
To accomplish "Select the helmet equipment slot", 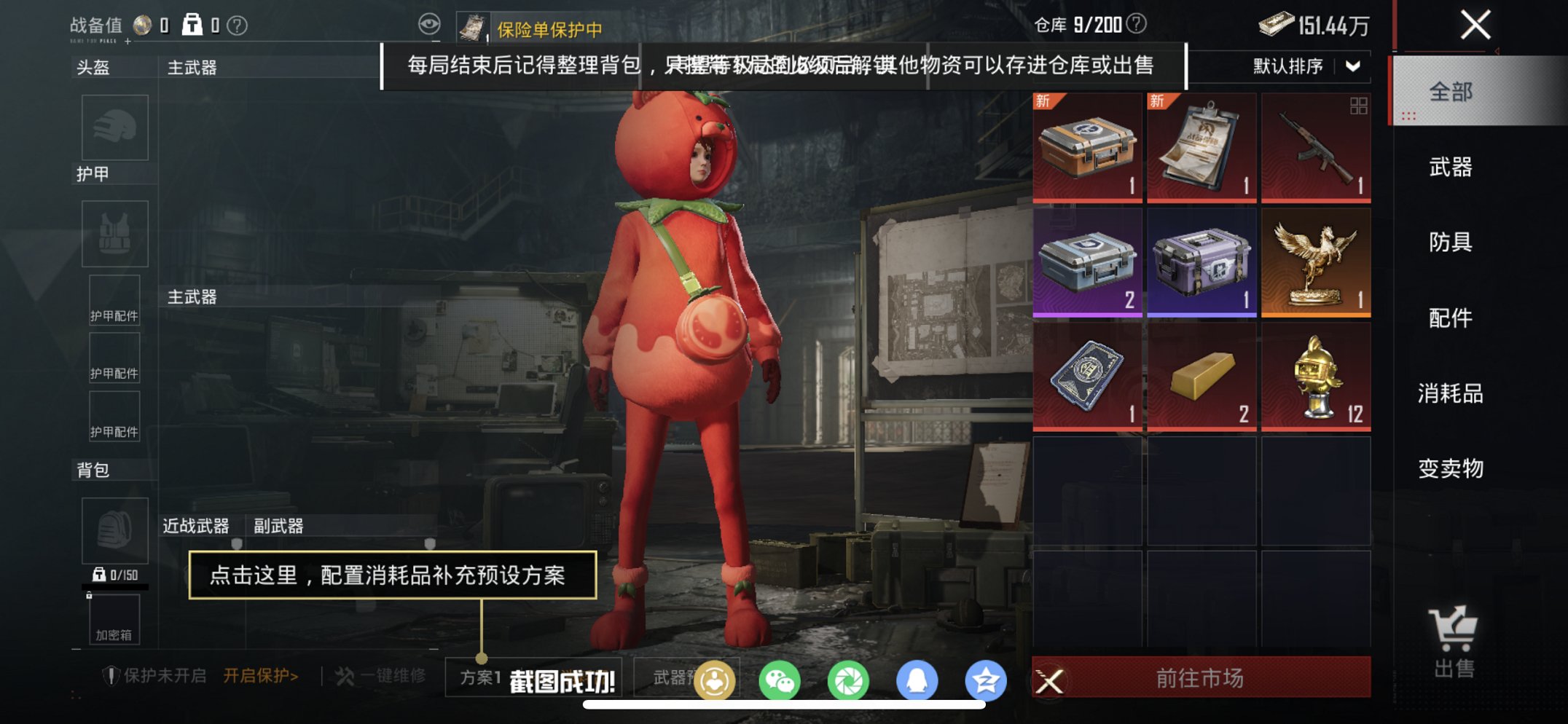I will pos(117,127).
